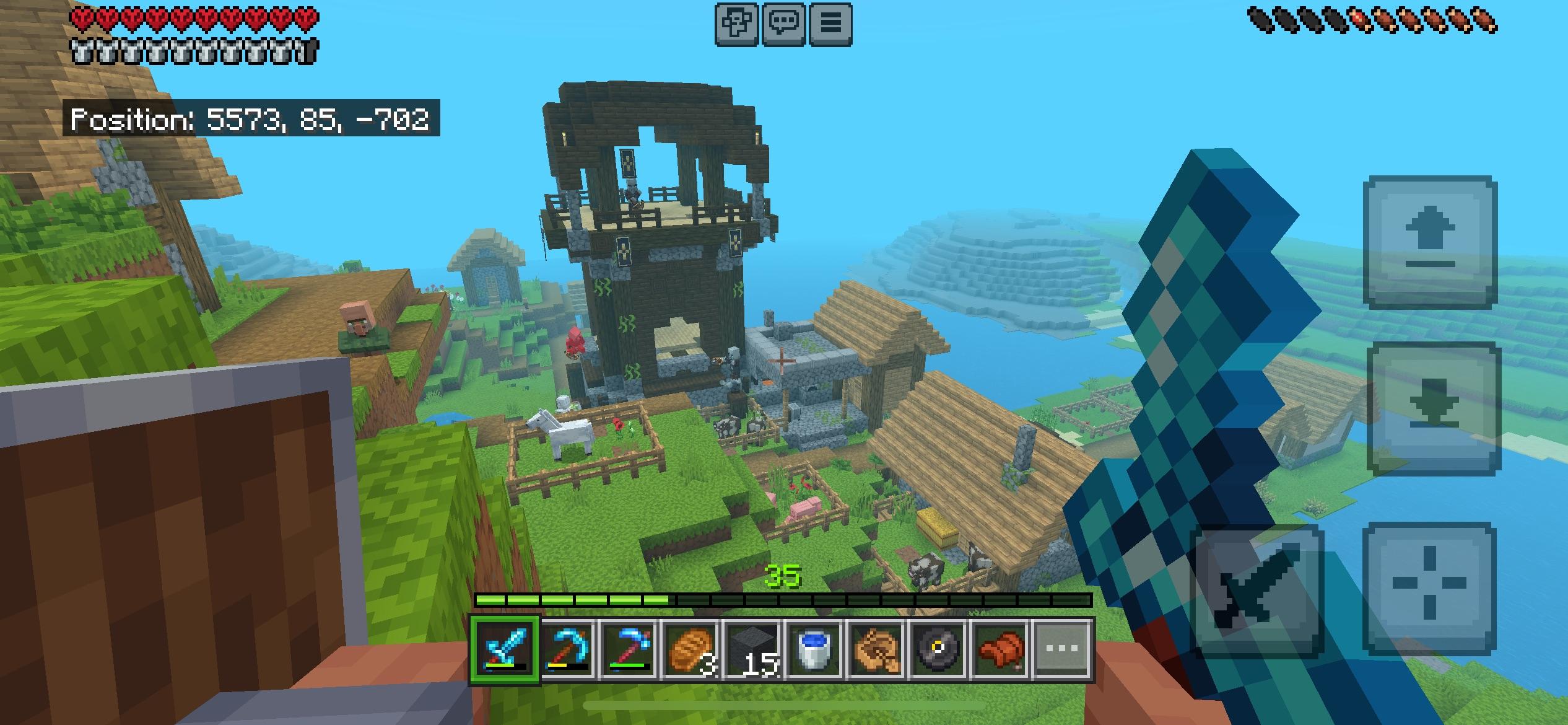Tap the crosshair interact button
The image size is (1568, 725).
1429,589
